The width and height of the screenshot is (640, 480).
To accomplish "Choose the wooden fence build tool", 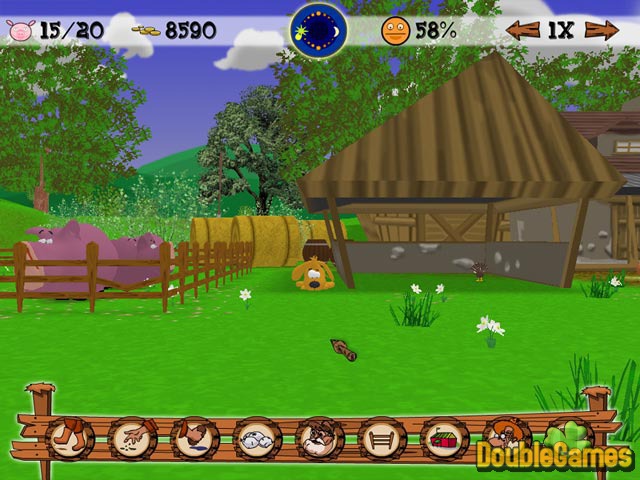I will pyautogui.click(x=382, y=437).
